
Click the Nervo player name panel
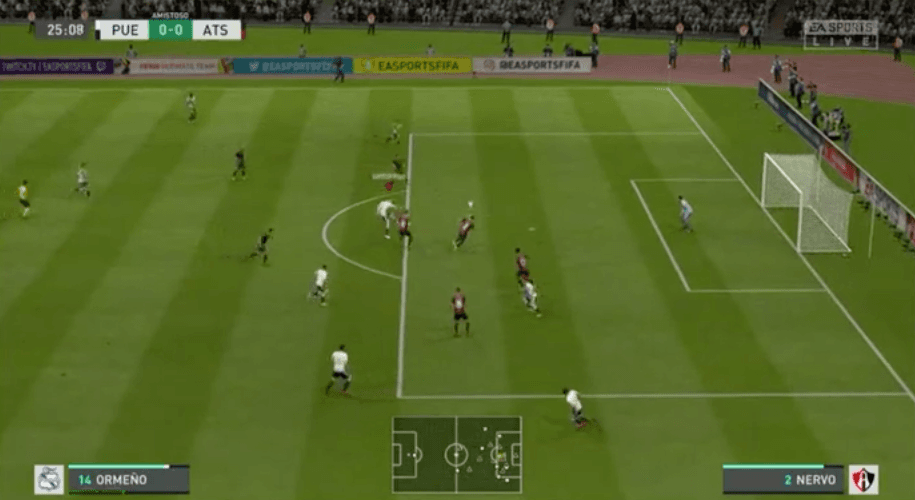coord(783,480)
